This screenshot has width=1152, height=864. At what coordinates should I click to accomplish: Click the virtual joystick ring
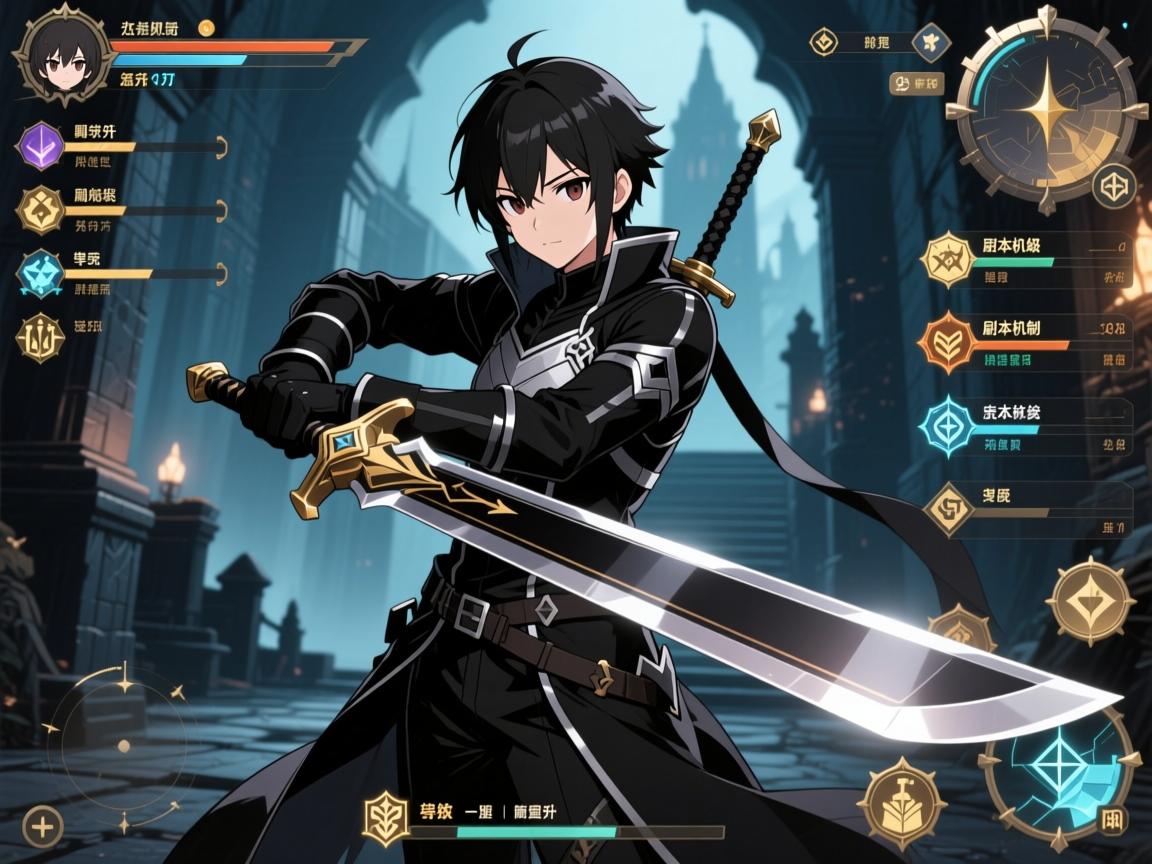click(123, 745)
